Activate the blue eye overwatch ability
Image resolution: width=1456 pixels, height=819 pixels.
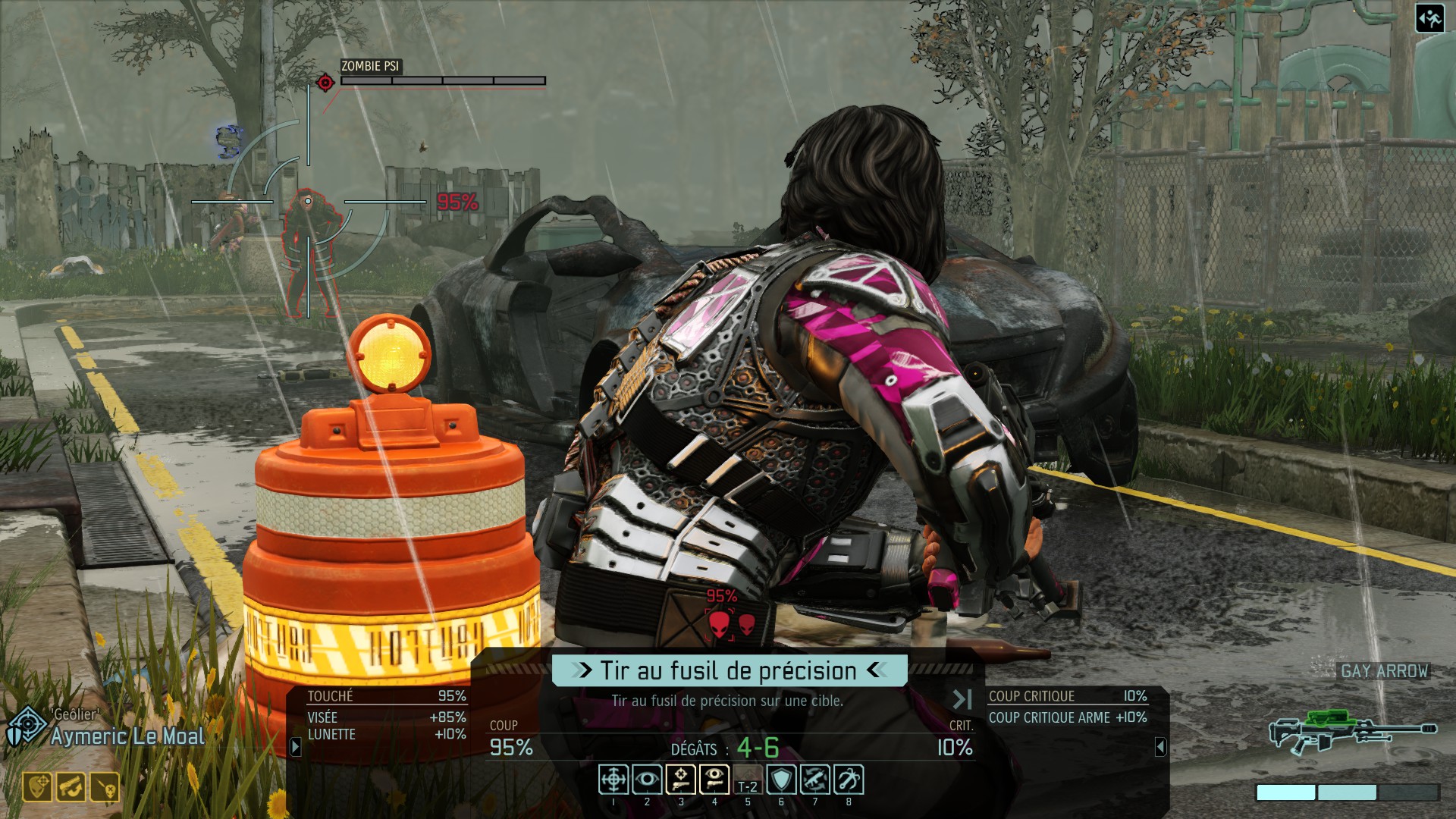coord(647,780)
